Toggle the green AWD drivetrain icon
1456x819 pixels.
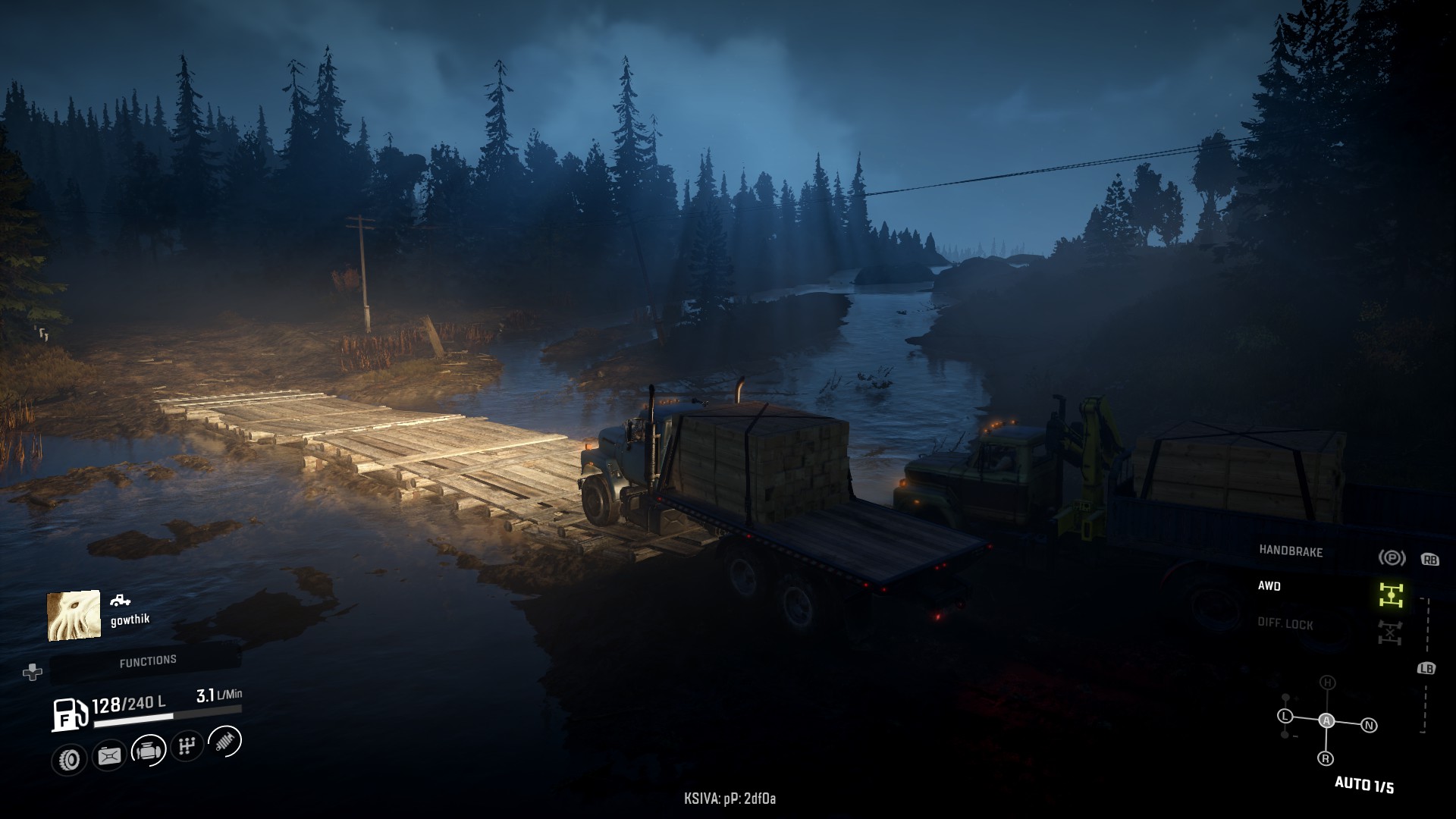click(x=1391, y=595)
